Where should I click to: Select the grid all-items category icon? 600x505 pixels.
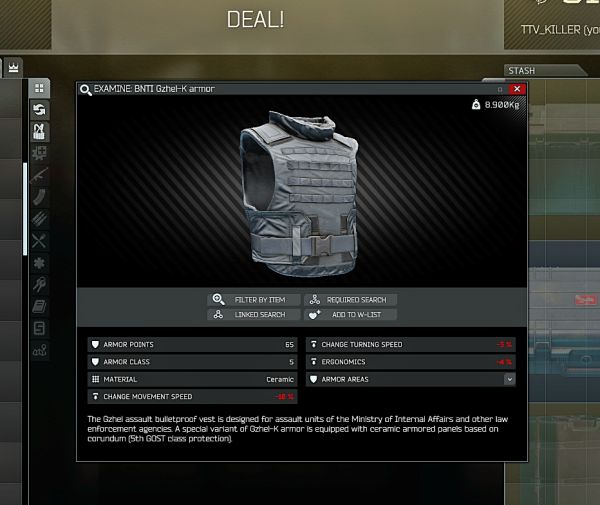tap(39, 89)
